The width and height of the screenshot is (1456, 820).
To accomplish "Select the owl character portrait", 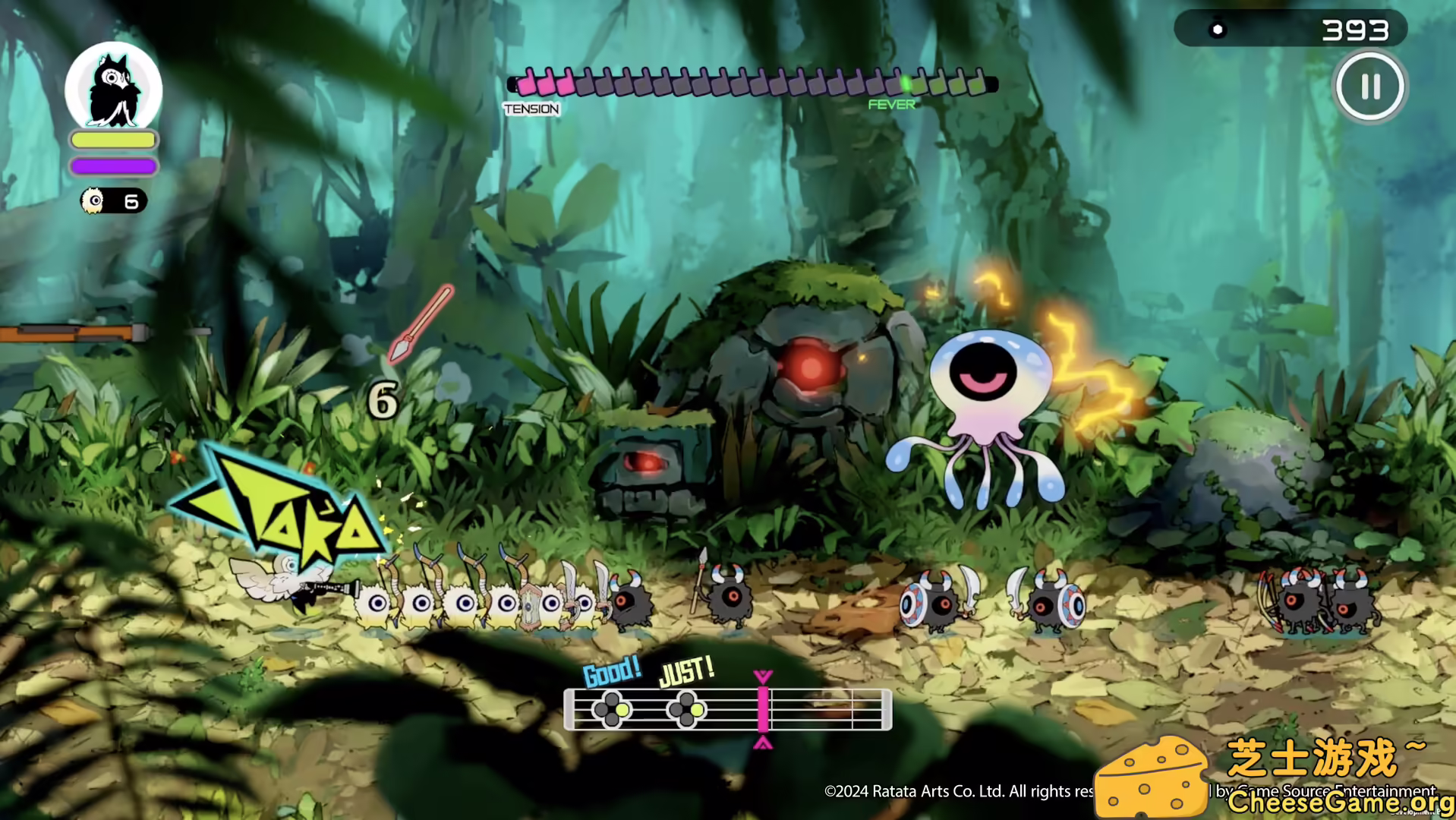I will [114, 89].
